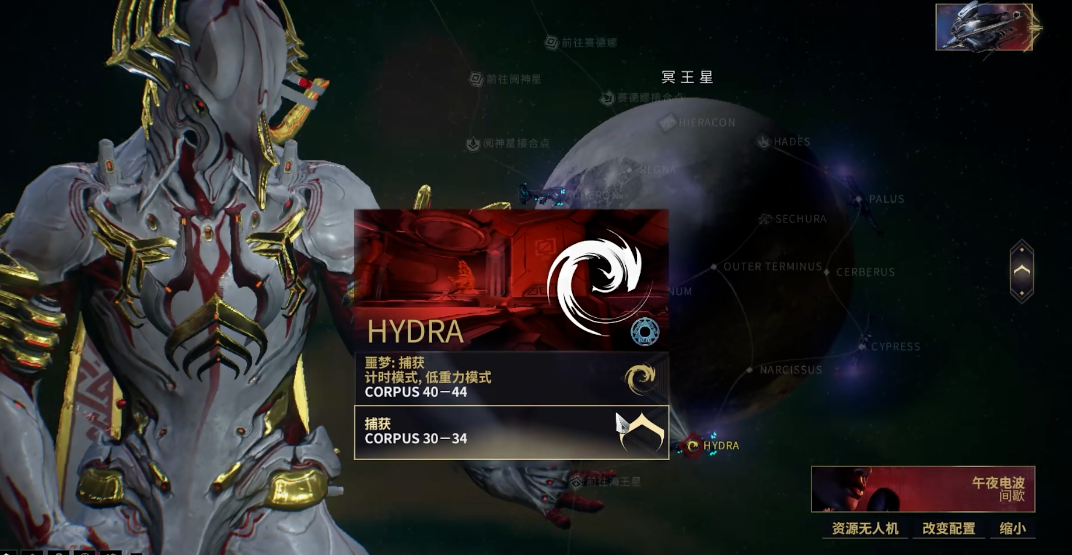1072x555 pixels.
Task: Click the Change Loadout button (改变配置)
Action: (948, 528)
